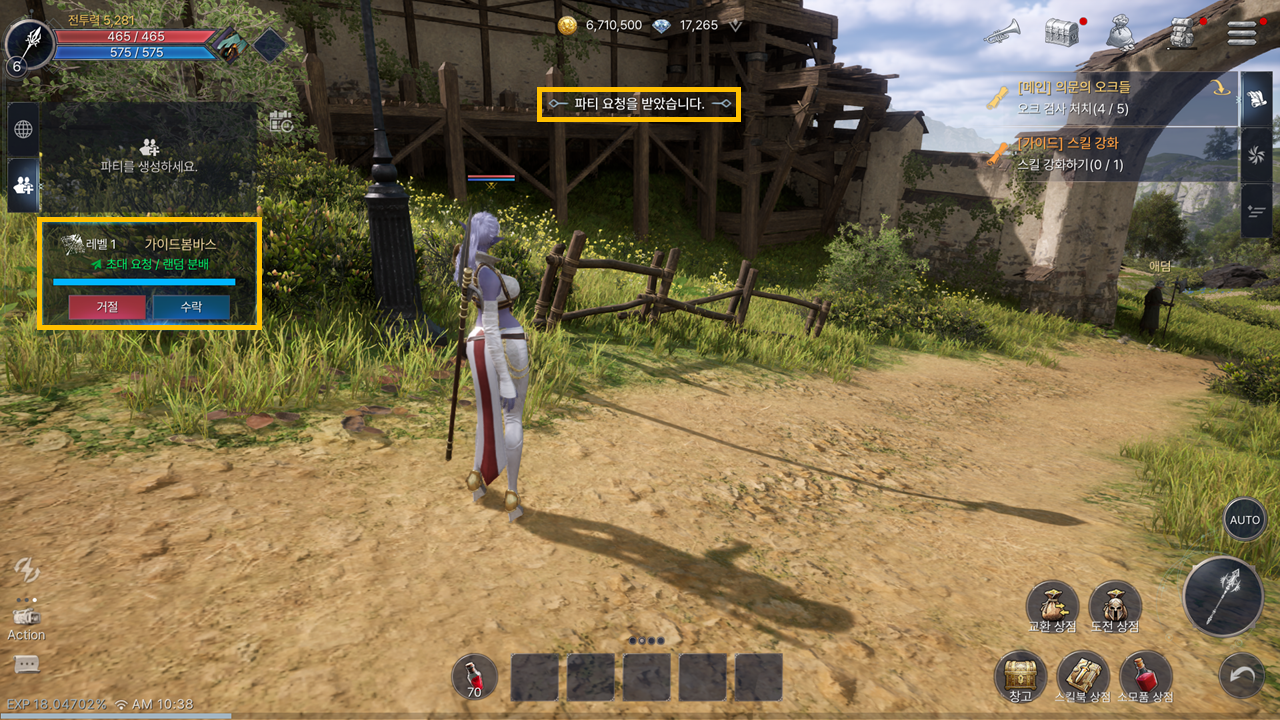Open the character portrait with staff emblem

tap(30, 42)
